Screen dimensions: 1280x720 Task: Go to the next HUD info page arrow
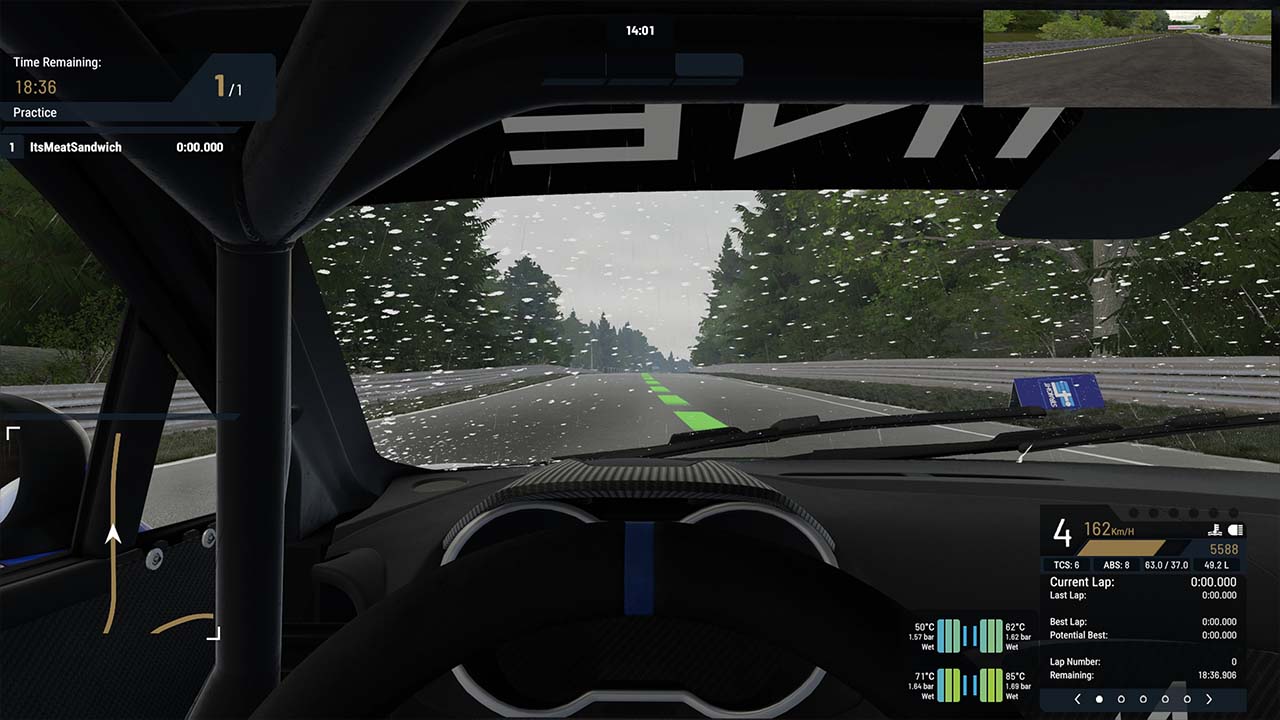tap(1209, 699)
